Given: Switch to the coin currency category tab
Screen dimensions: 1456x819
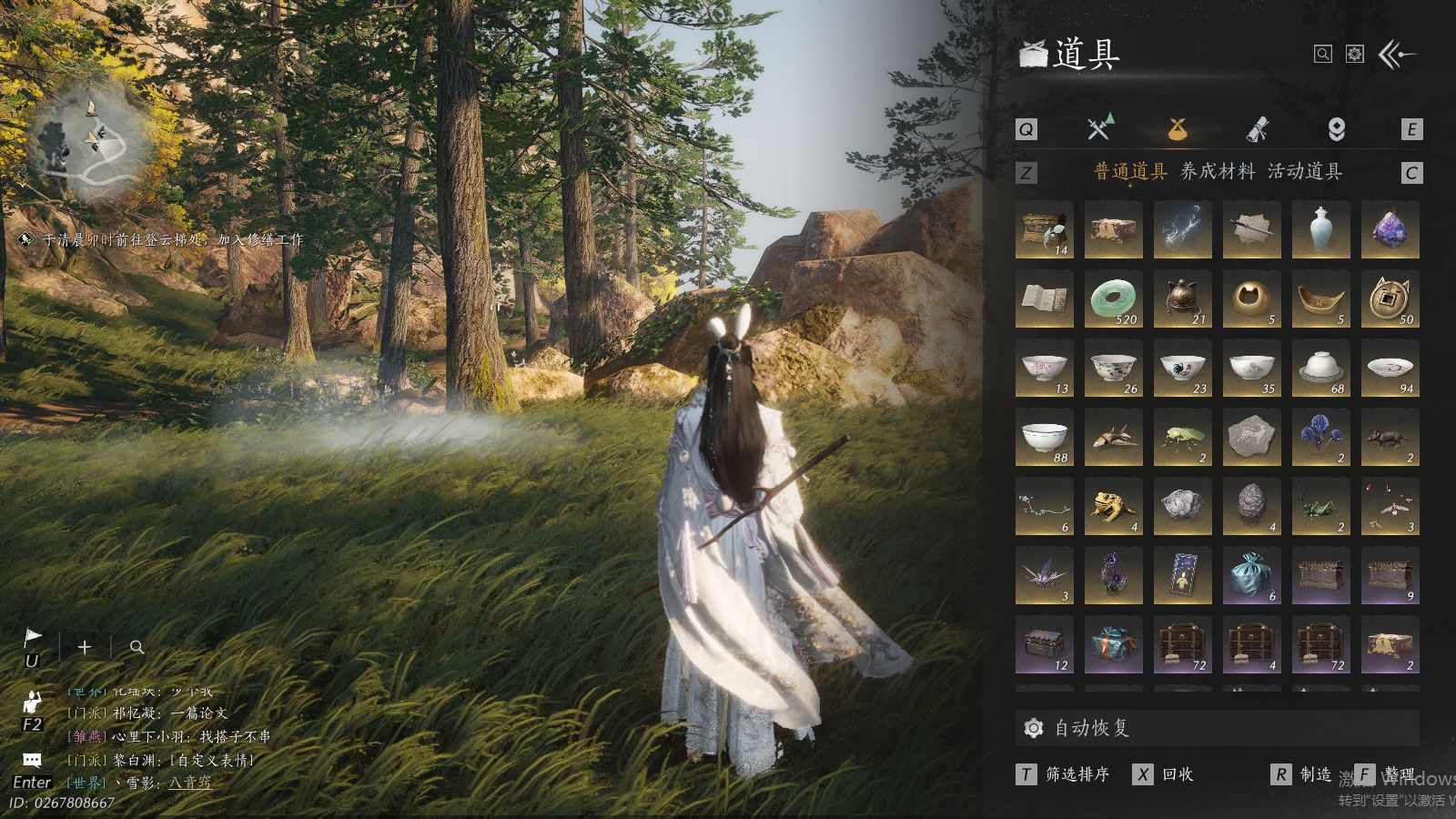Looking at the screenshot, I should point(1336,129).
